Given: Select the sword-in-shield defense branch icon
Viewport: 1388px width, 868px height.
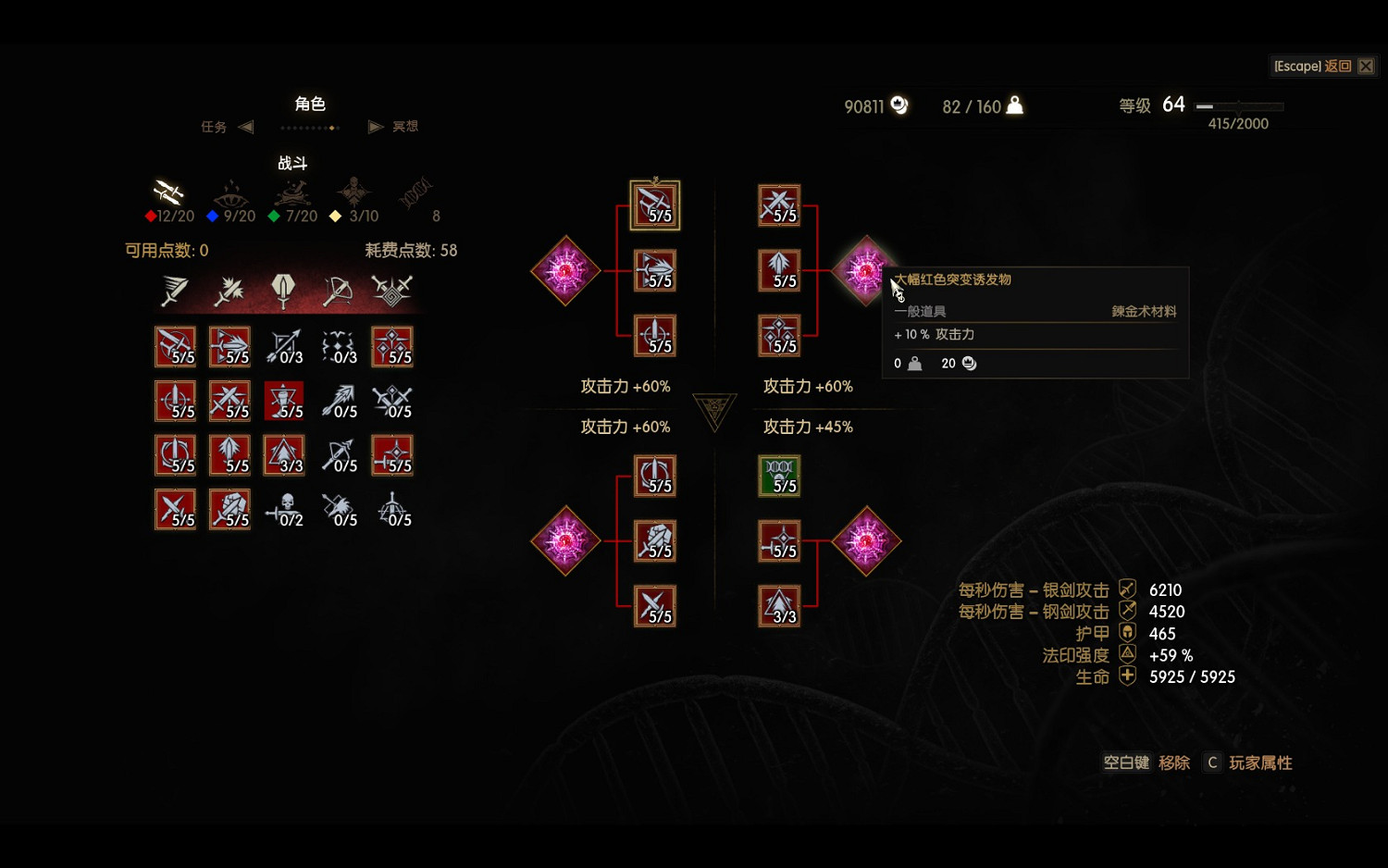Looking at the screenshot, I should tap(284, 290).
